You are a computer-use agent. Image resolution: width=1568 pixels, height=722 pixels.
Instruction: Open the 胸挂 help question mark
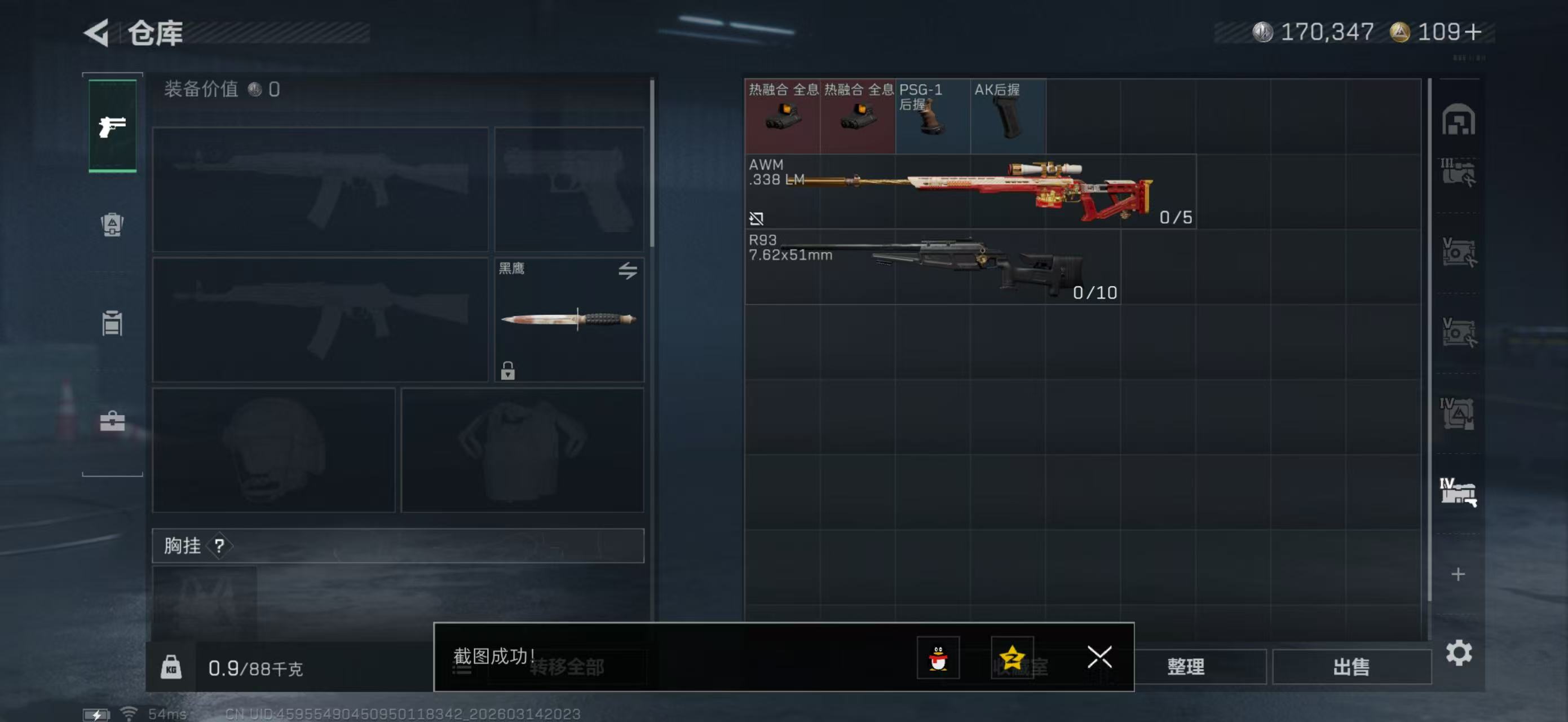click(x=219, y=545)
